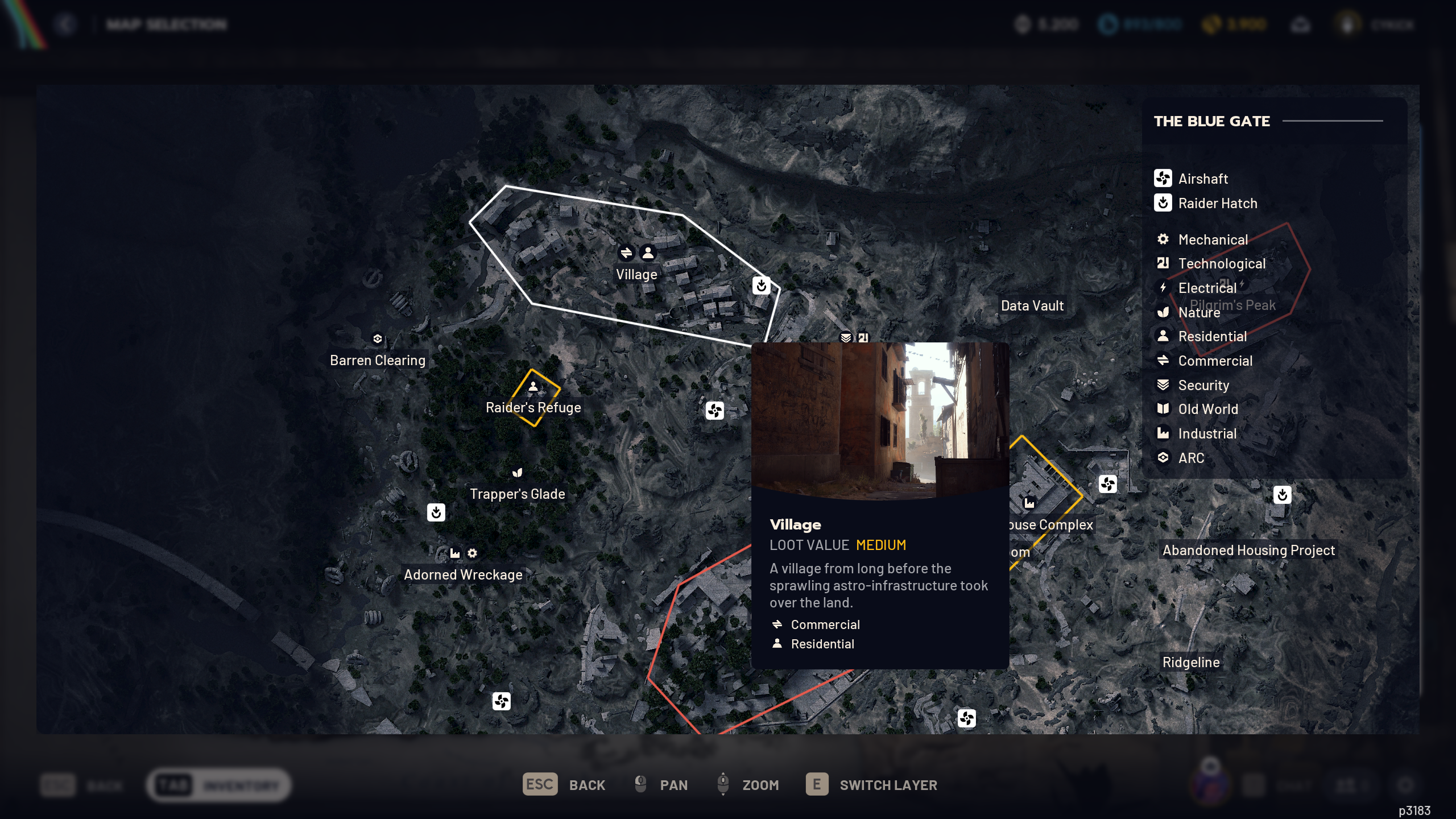Click the Raider Hatch icon inside the Village outline
1456x819 pixels.
pos(762,286)
